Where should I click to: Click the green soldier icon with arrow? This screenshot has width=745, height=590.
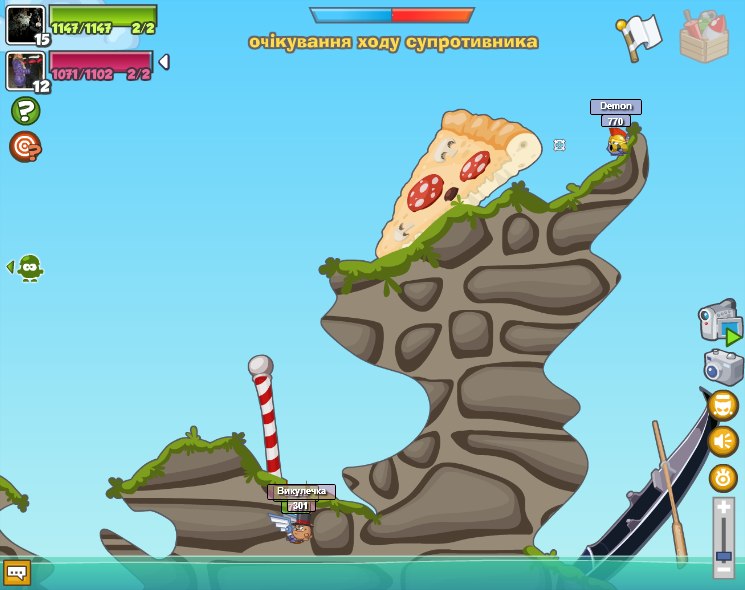[29, 267]
